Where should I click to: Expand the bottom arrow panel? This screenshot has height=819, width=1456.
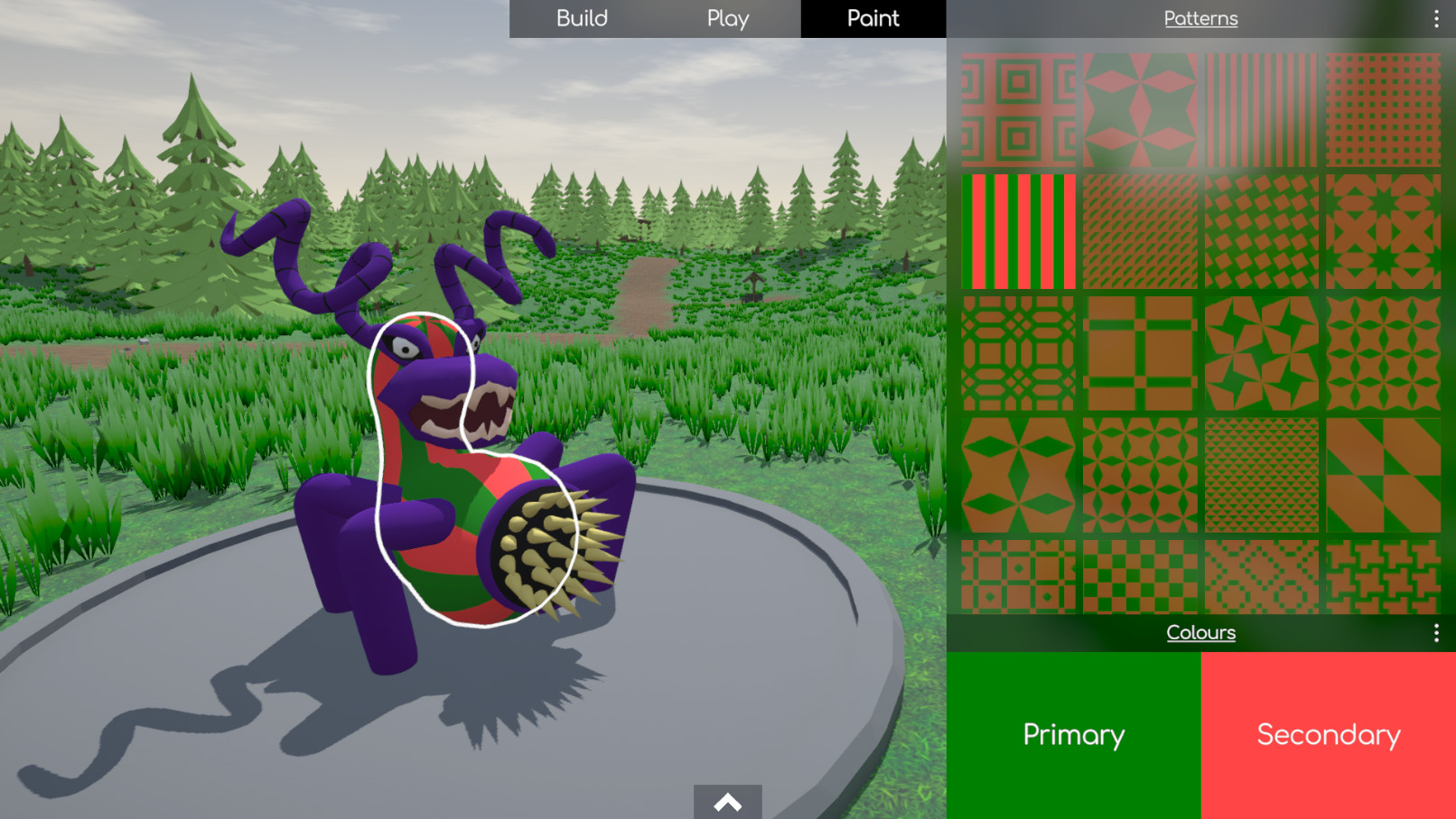pos(726,800)
